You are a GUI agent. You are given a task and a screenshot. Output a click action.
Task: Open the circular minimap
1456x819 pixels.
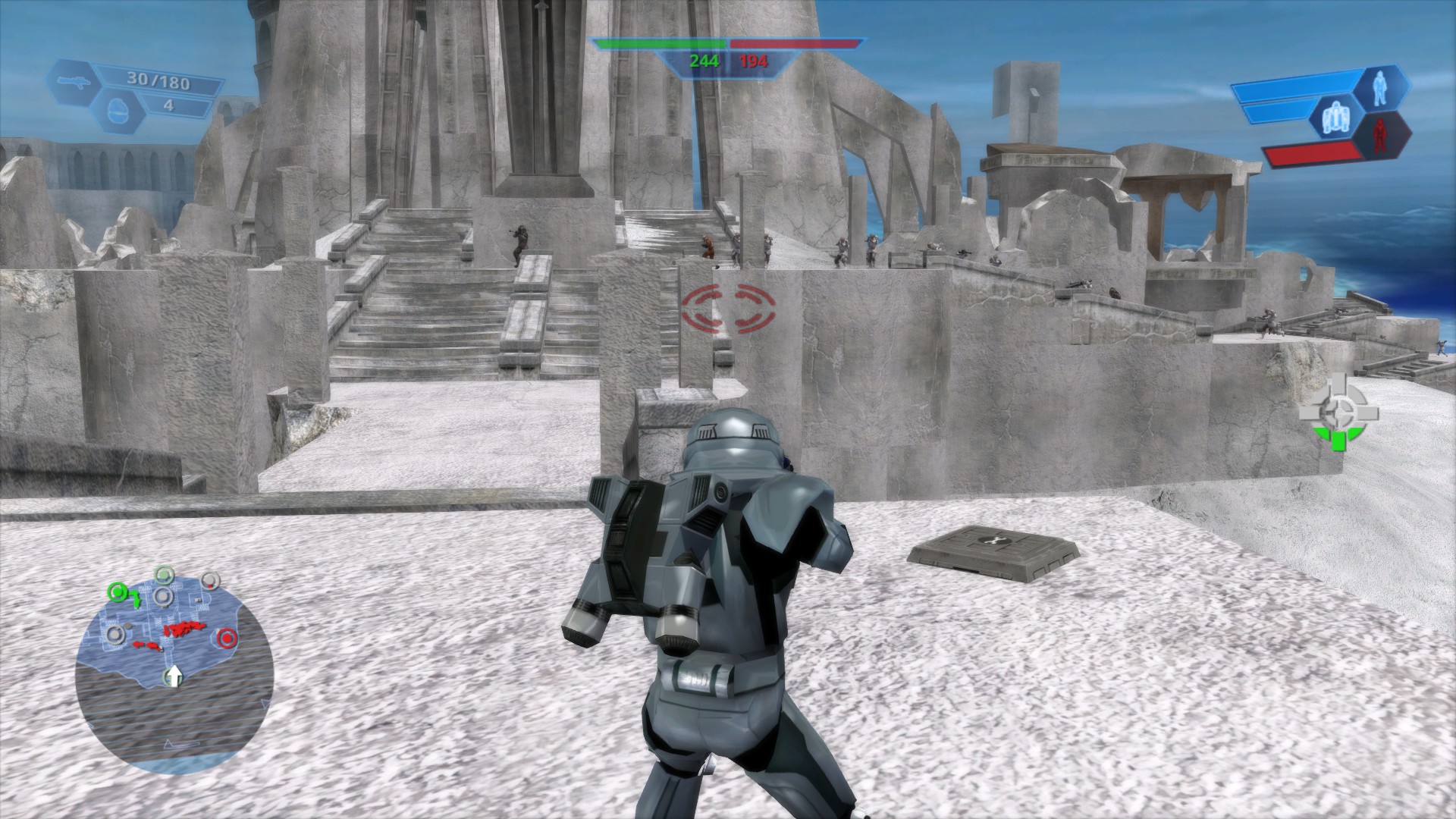[174, 659]
